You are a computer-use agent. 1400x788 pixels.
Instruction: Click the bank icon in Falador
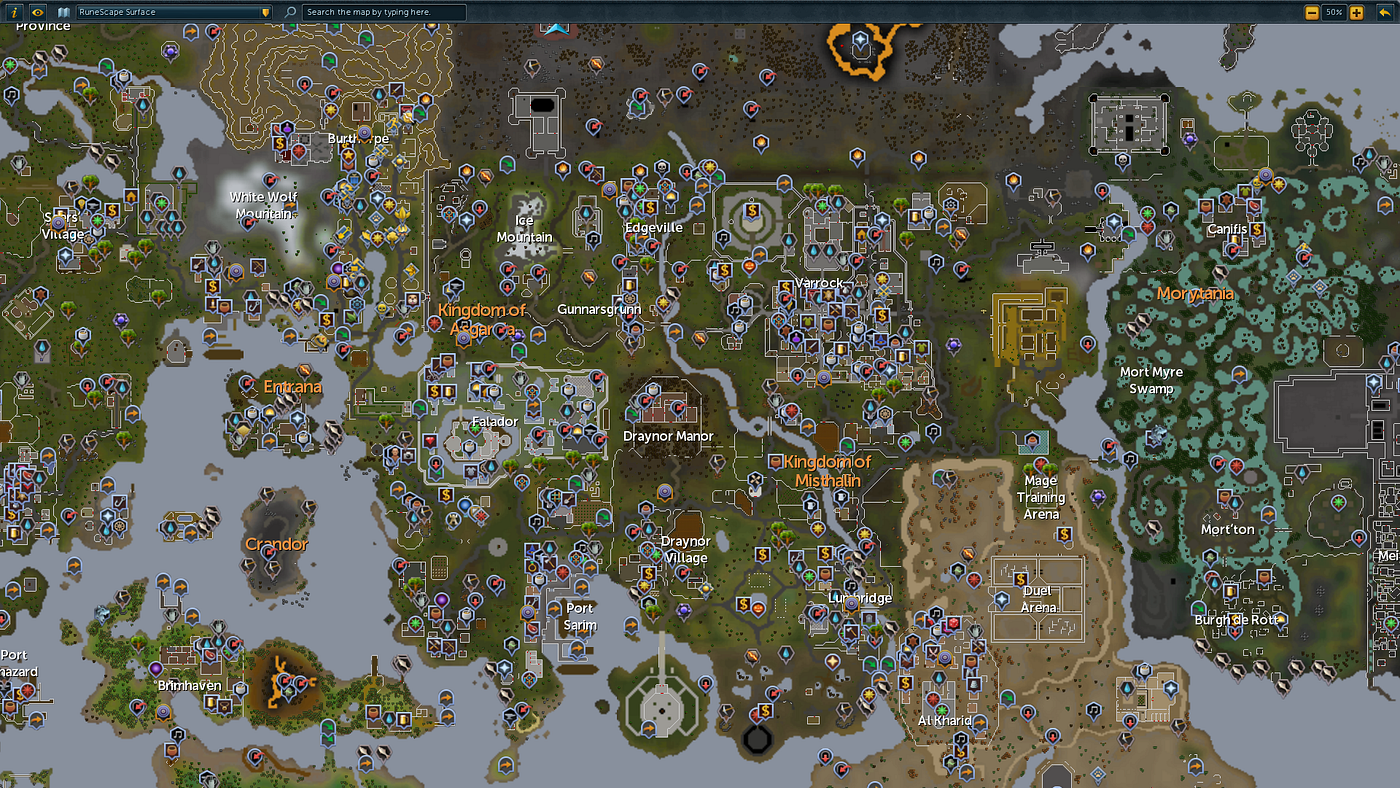434,391
